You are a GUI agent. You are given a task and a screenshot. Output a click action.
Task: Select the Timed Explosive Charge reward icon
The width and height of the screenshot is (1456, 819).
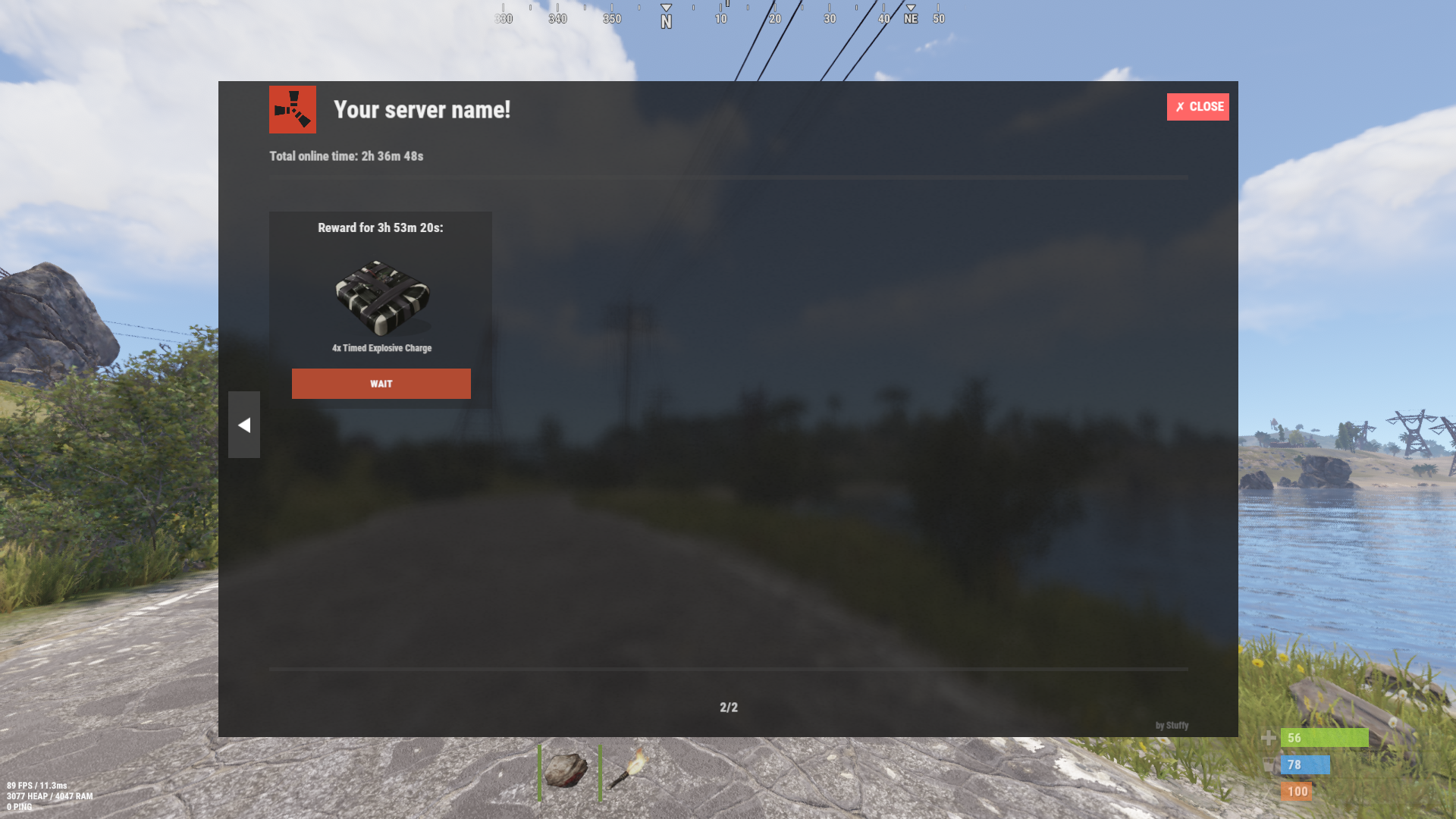tap(382, 297)
